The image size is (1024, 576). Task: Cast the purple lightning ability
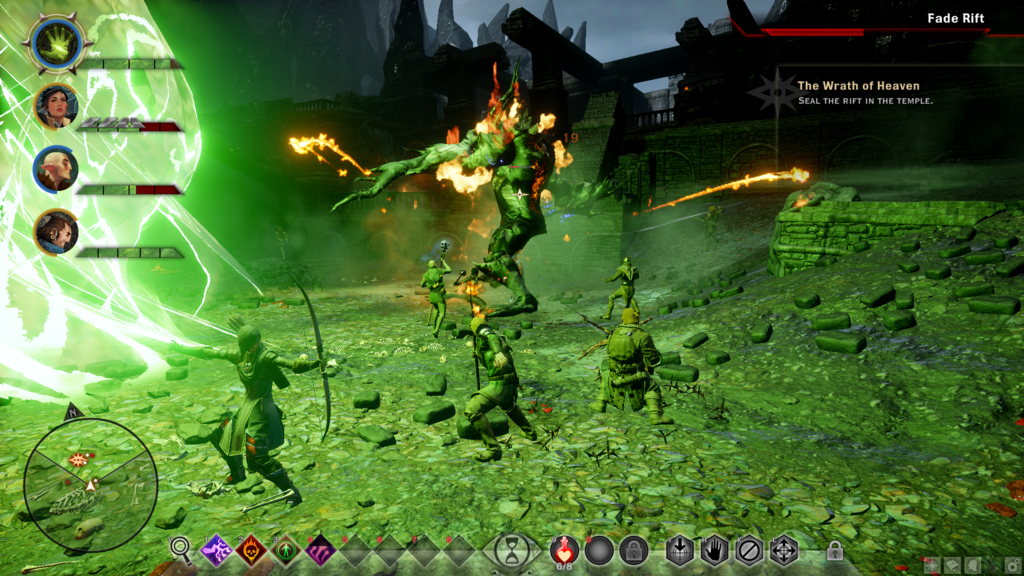coord(217,549)
